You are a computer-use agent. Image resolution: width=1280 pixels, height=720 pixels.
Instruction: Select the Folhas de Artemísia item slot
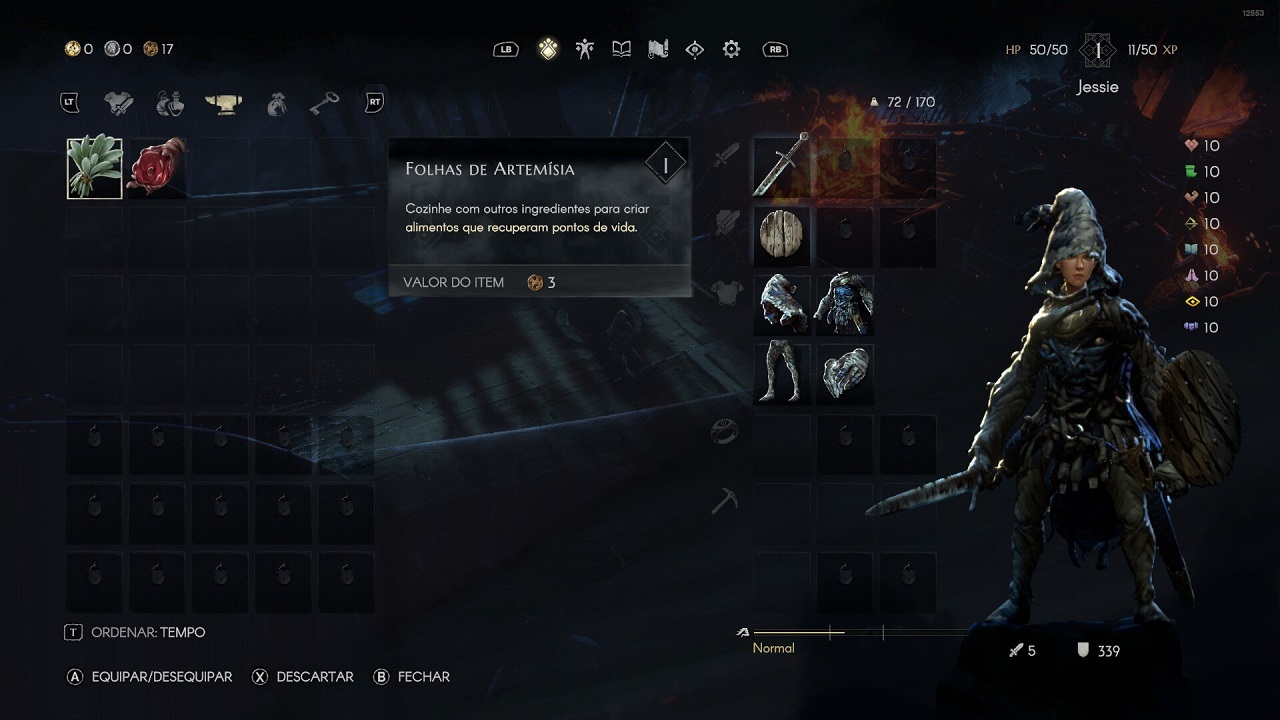point(95,168)
